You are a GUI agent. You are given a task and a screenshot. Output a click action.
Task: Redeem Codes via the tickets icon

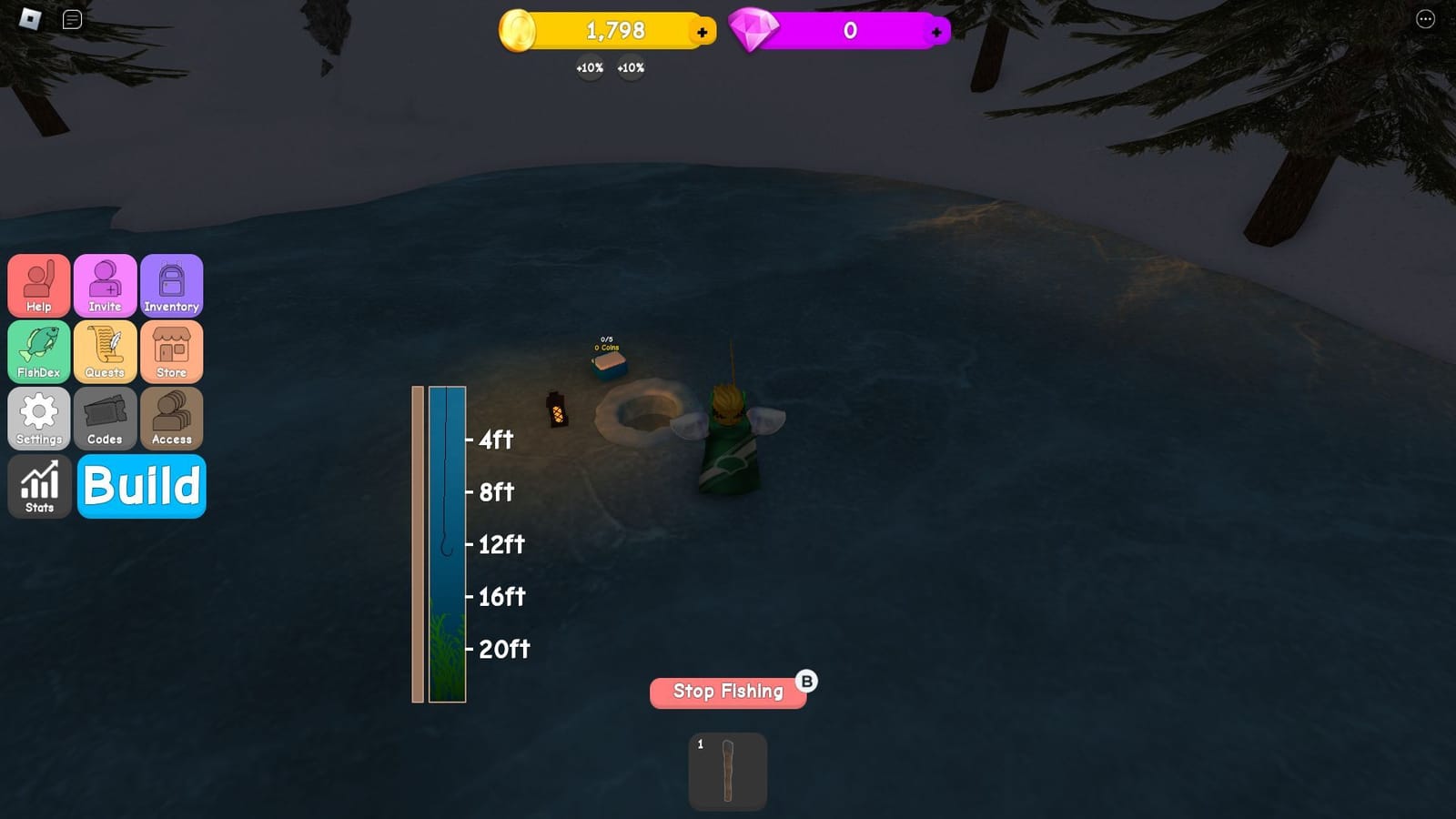coord(105,419)
